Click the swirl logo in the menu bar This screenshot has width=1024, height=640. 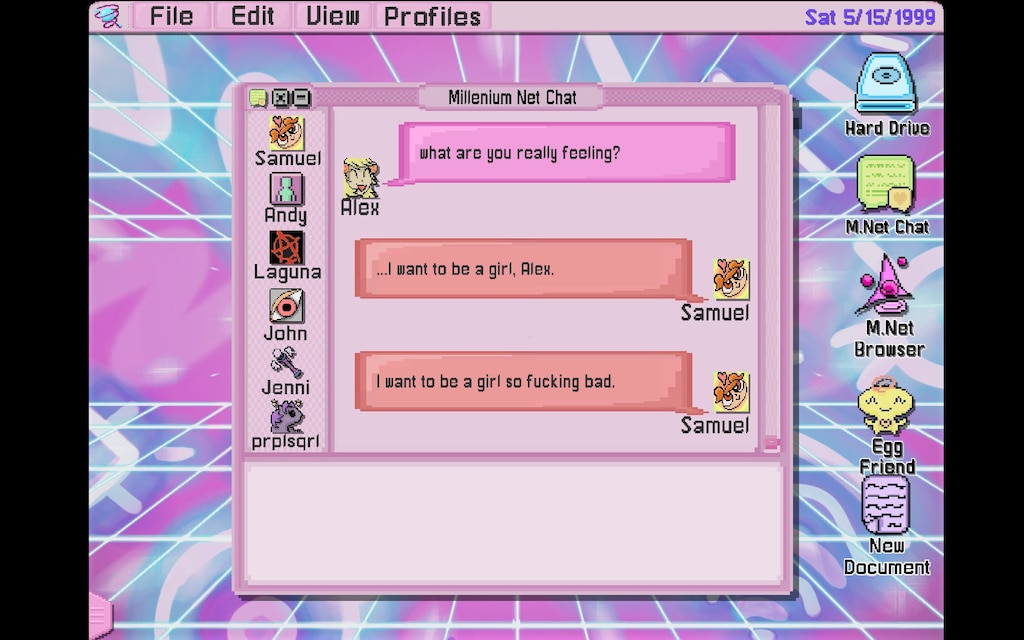(108, 16)
